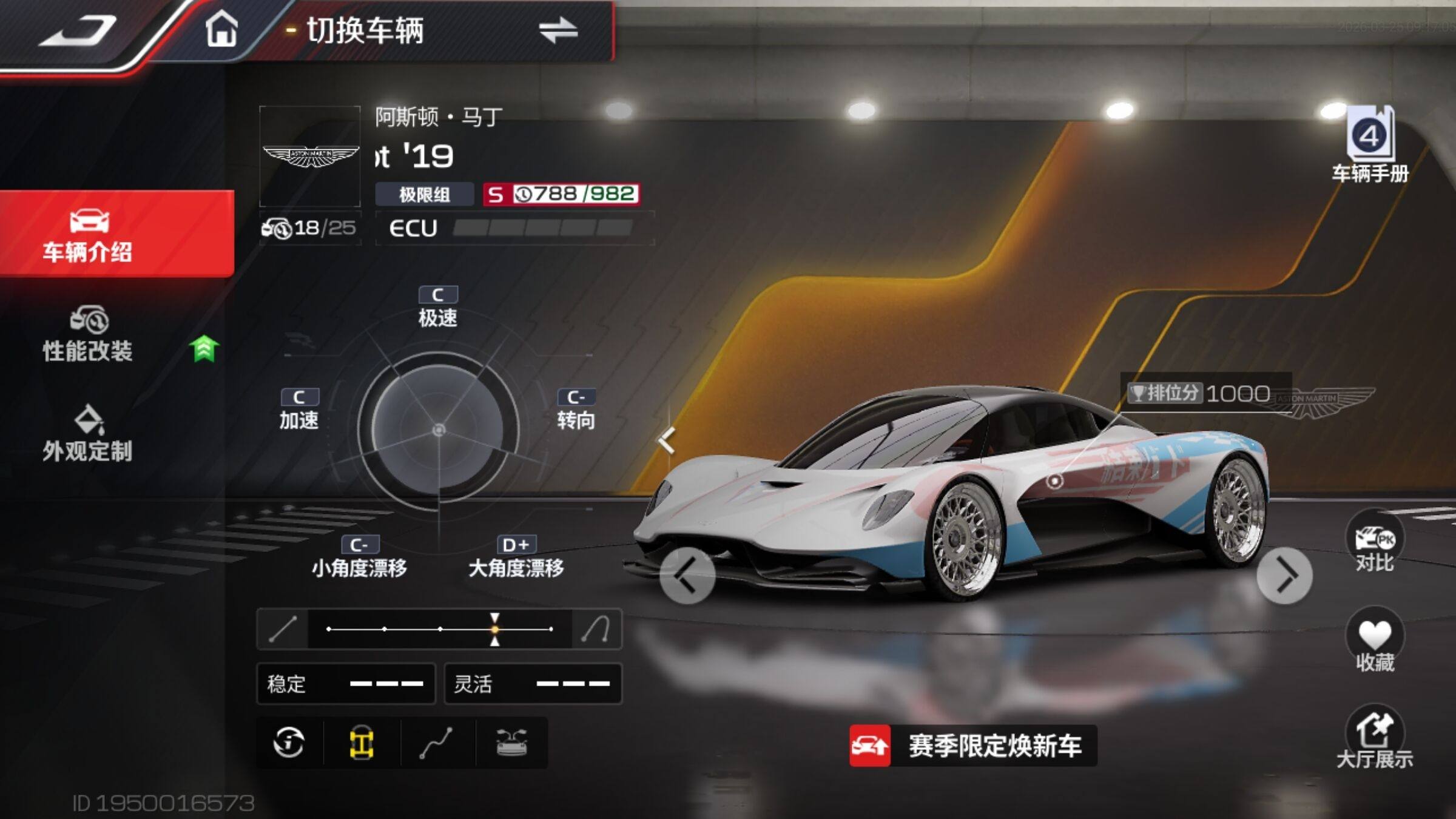Select the open-doors car icon

click(512, 743)
